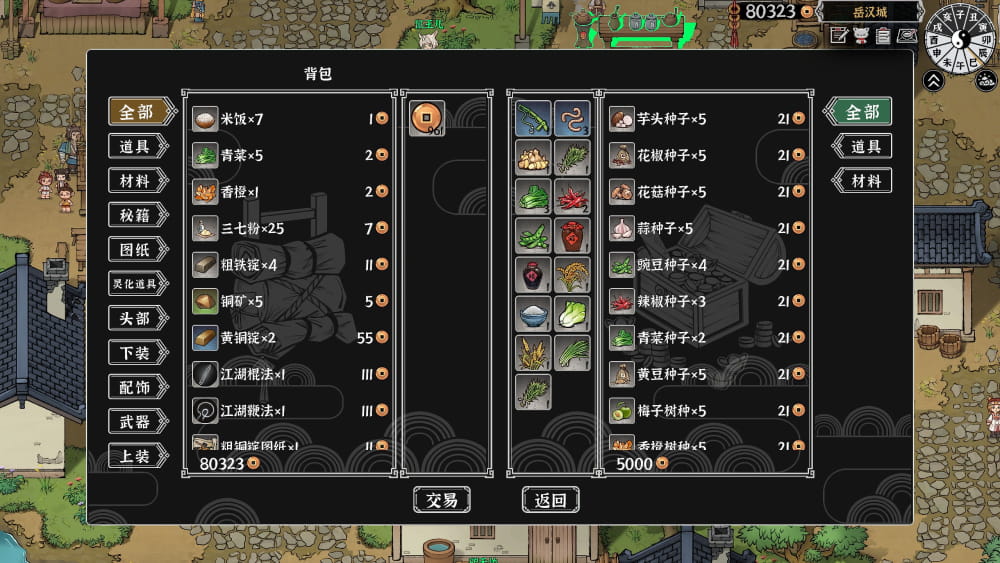Click the 返回 back button
The height and width of the screenshot is (563, 1000).
(x=550, y=500)
